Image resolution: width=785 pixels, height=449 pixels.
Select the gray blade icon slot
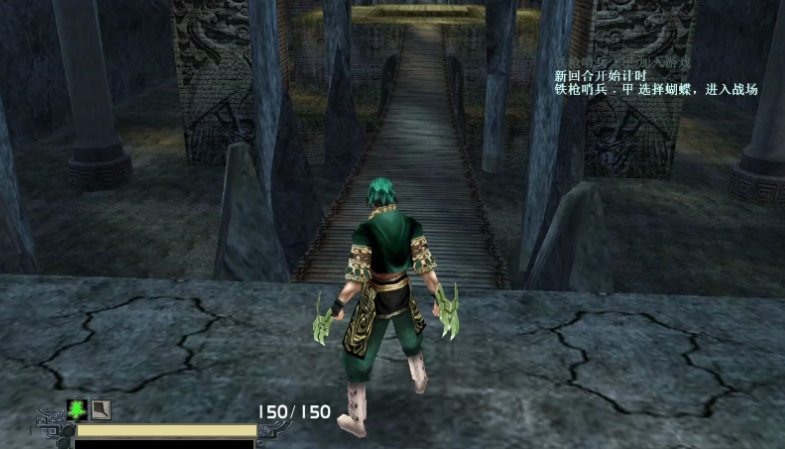point(100,409)
